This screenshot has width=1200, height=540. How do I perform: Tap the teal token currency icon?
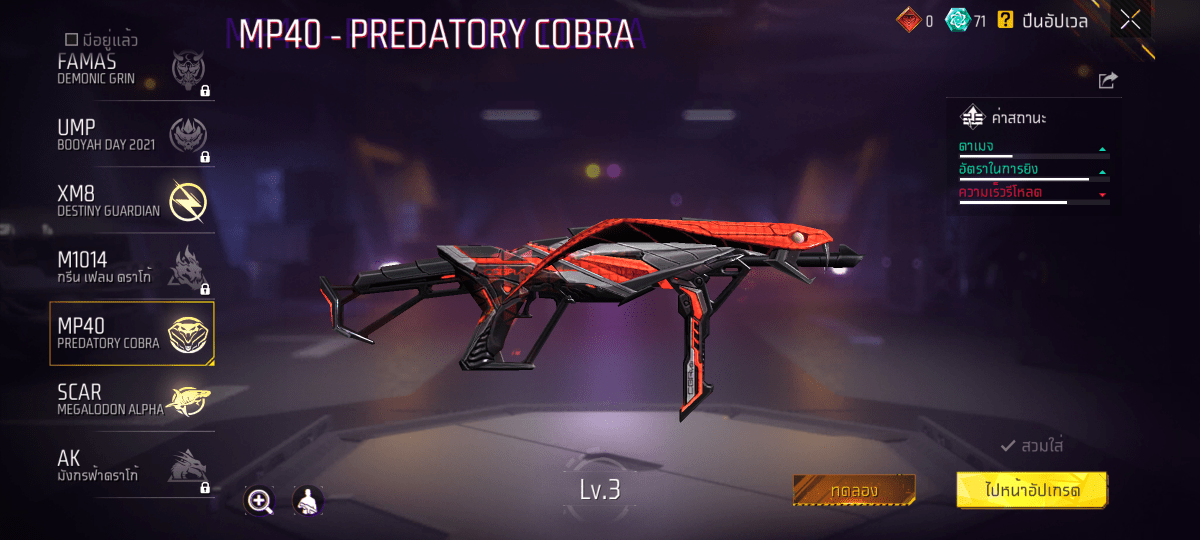[x=958, y=20]
